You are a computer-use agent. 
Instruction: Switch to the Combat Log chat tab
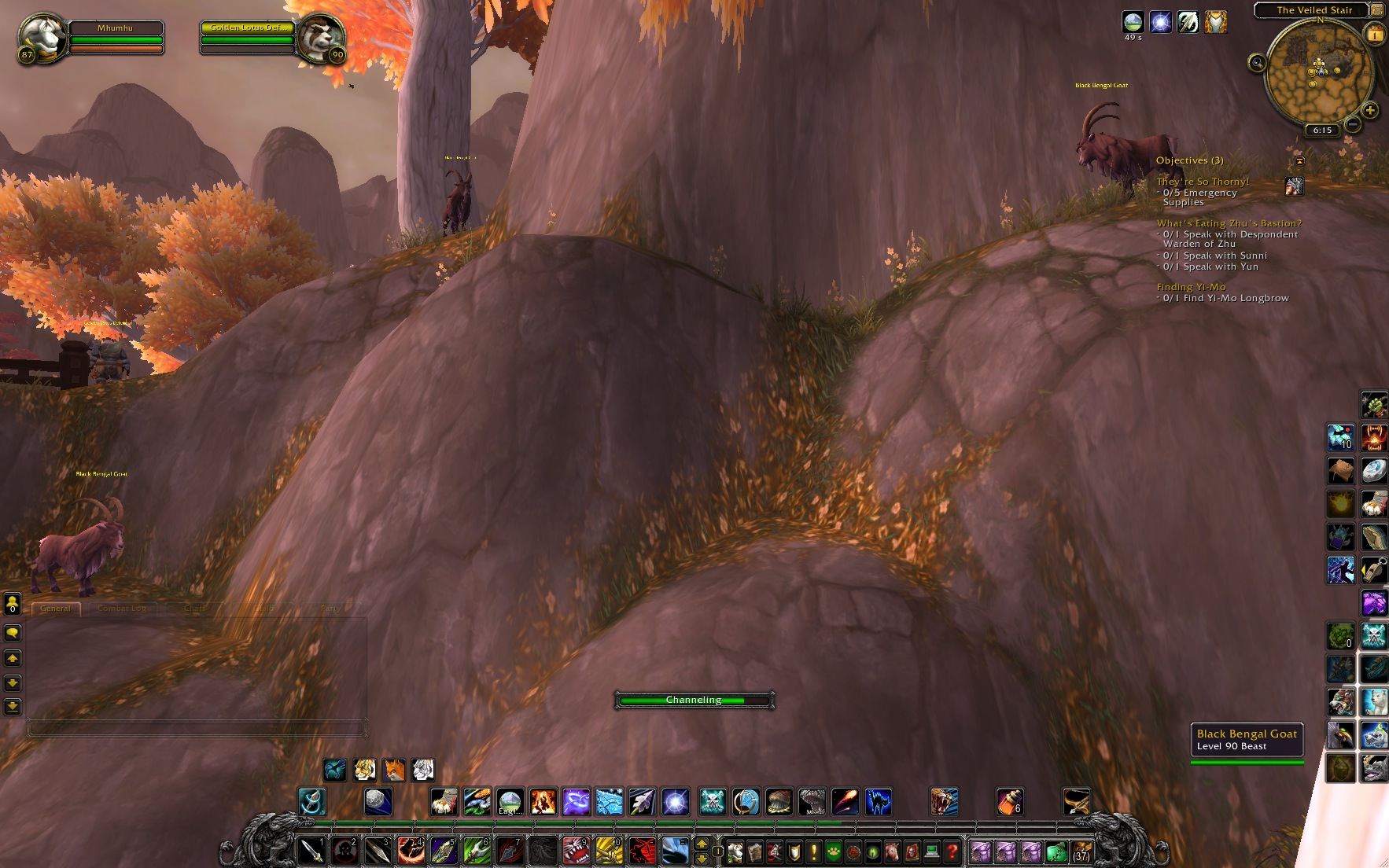coord(122,609)
